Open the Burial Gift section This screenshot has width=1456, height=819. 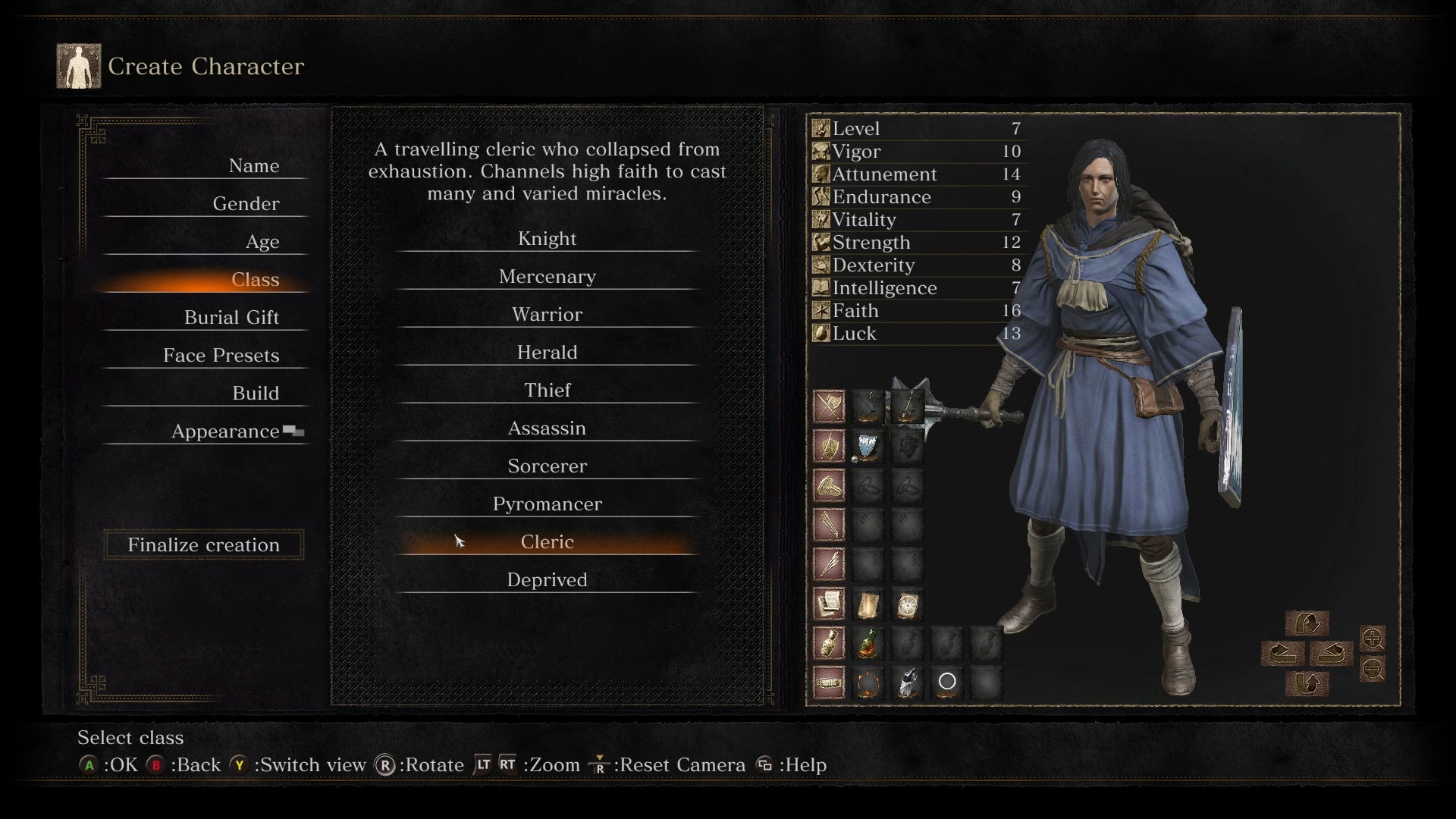coord(232,317)
